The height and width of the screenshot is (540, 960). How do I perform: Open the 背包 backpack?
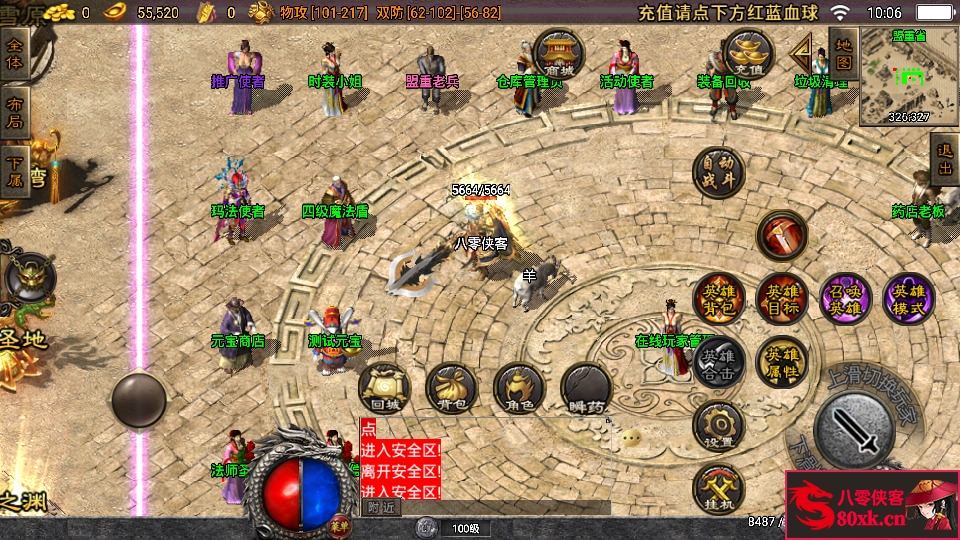pos(451,388)
